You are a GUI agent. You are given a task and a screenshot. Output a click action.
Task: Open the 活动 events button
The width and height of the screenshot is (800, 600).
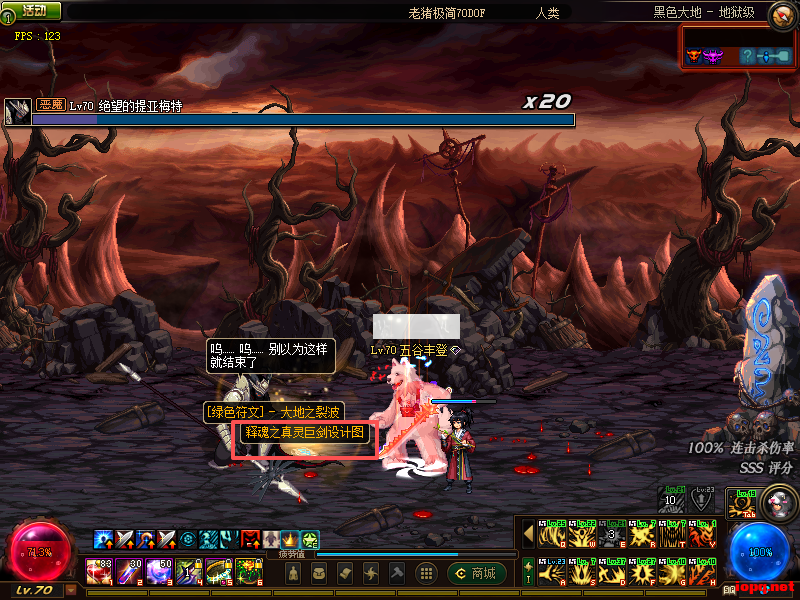[32, 11]
